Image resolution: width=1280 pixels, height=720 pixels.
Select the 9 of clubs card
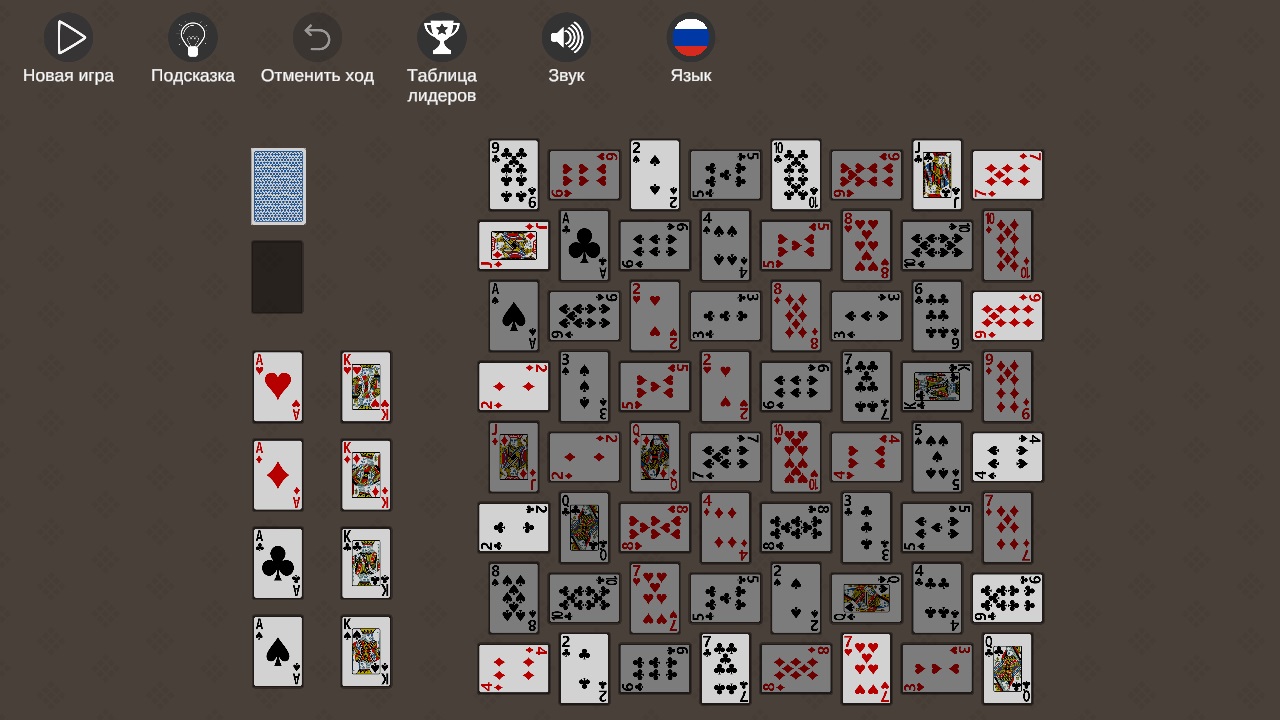coord(513,174)
